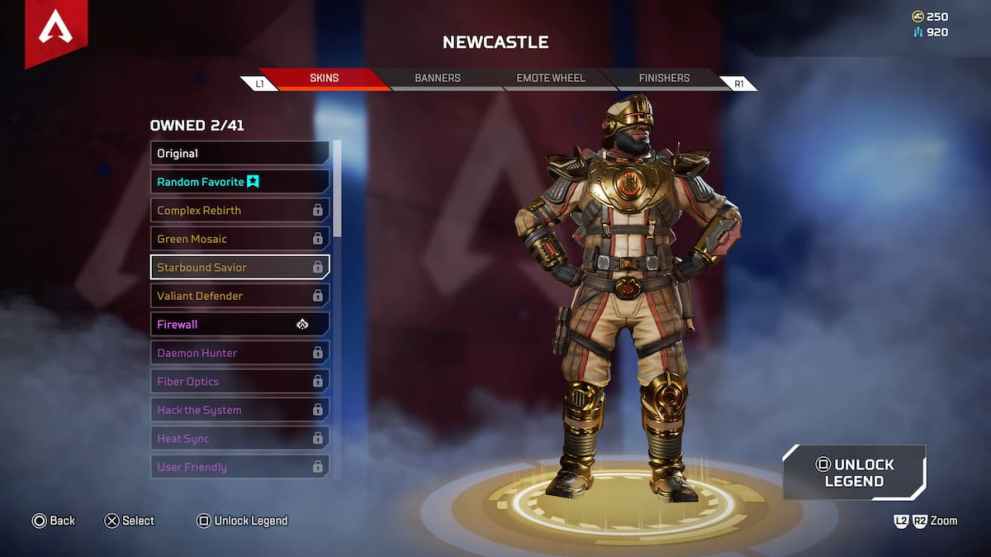Select the Heat Sync skin
991x557 pixels.
click(x=240, y=439)
